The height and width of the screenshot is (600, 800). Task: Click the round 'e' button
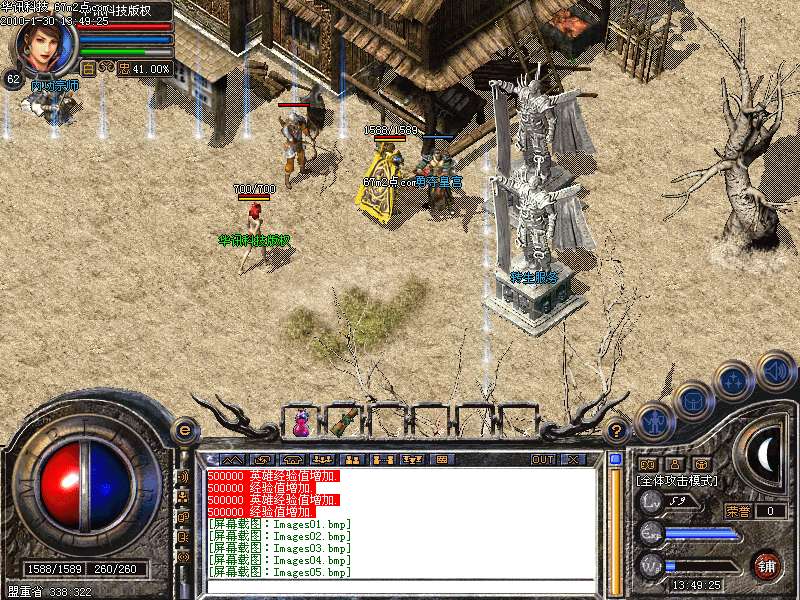click(183, 430)
